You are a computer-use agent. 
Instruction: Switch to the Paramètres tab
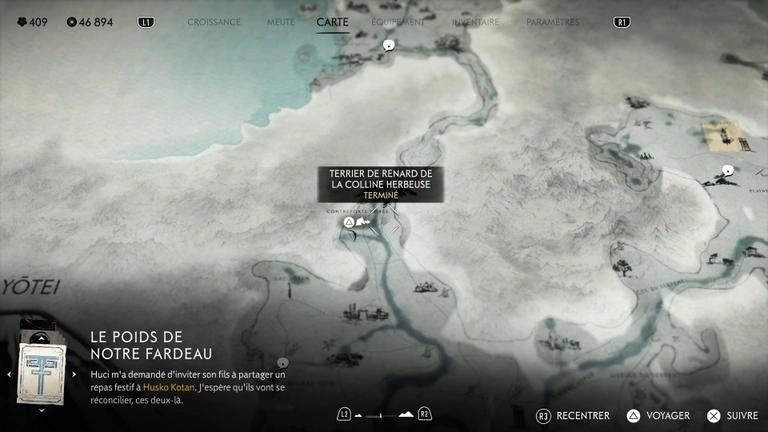click(x=552, y=22)
